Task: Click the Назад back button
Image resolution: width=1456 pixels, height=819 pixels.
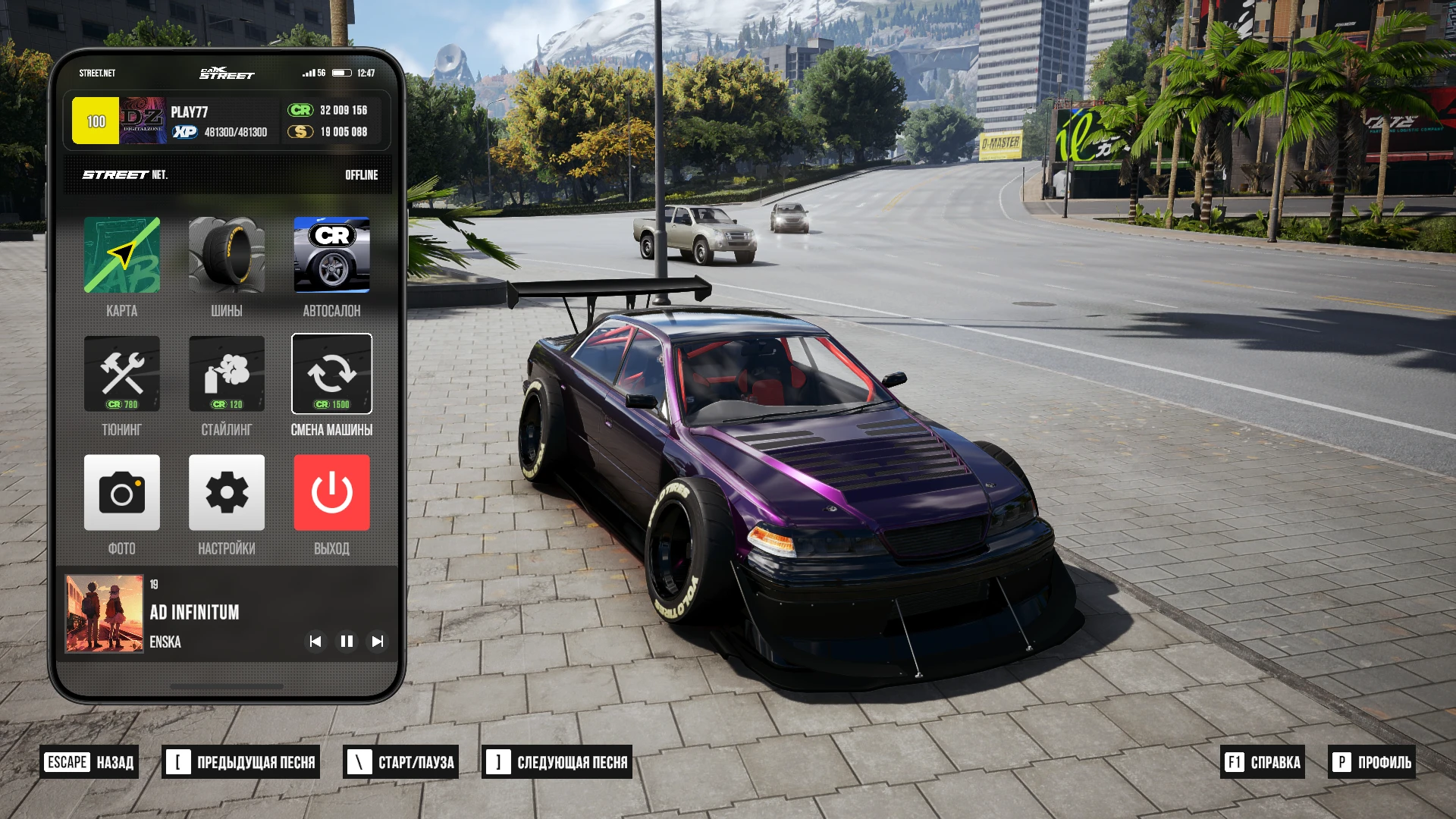Action: point(89,762)
